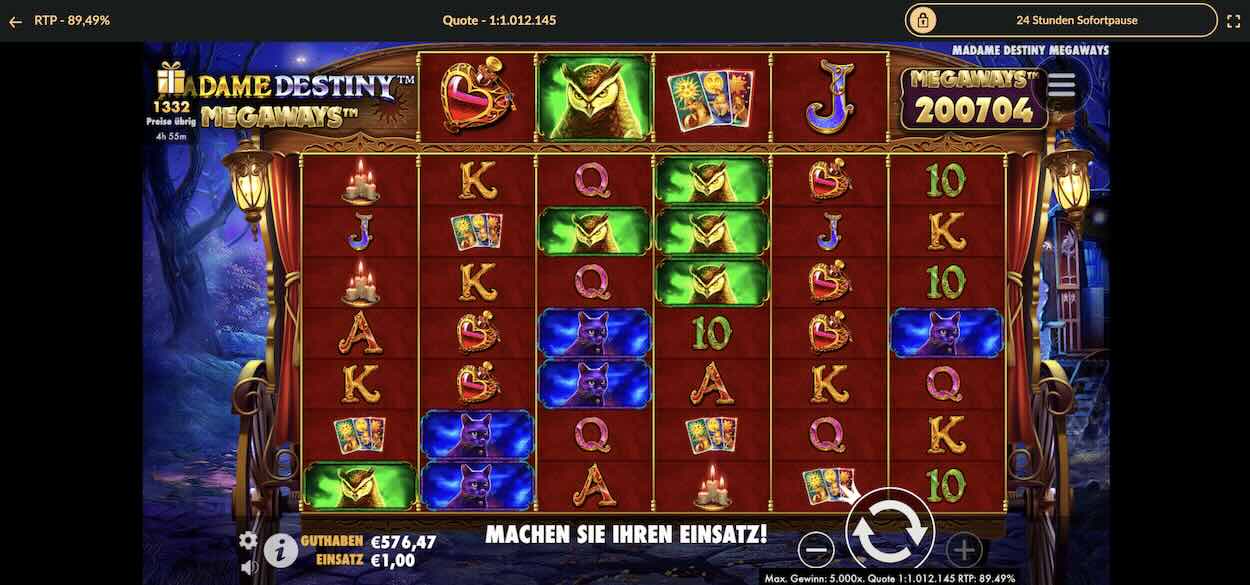Spin the reels with the circular arrows button
The image size is (1250, 585).
click(x=889, y=533)
